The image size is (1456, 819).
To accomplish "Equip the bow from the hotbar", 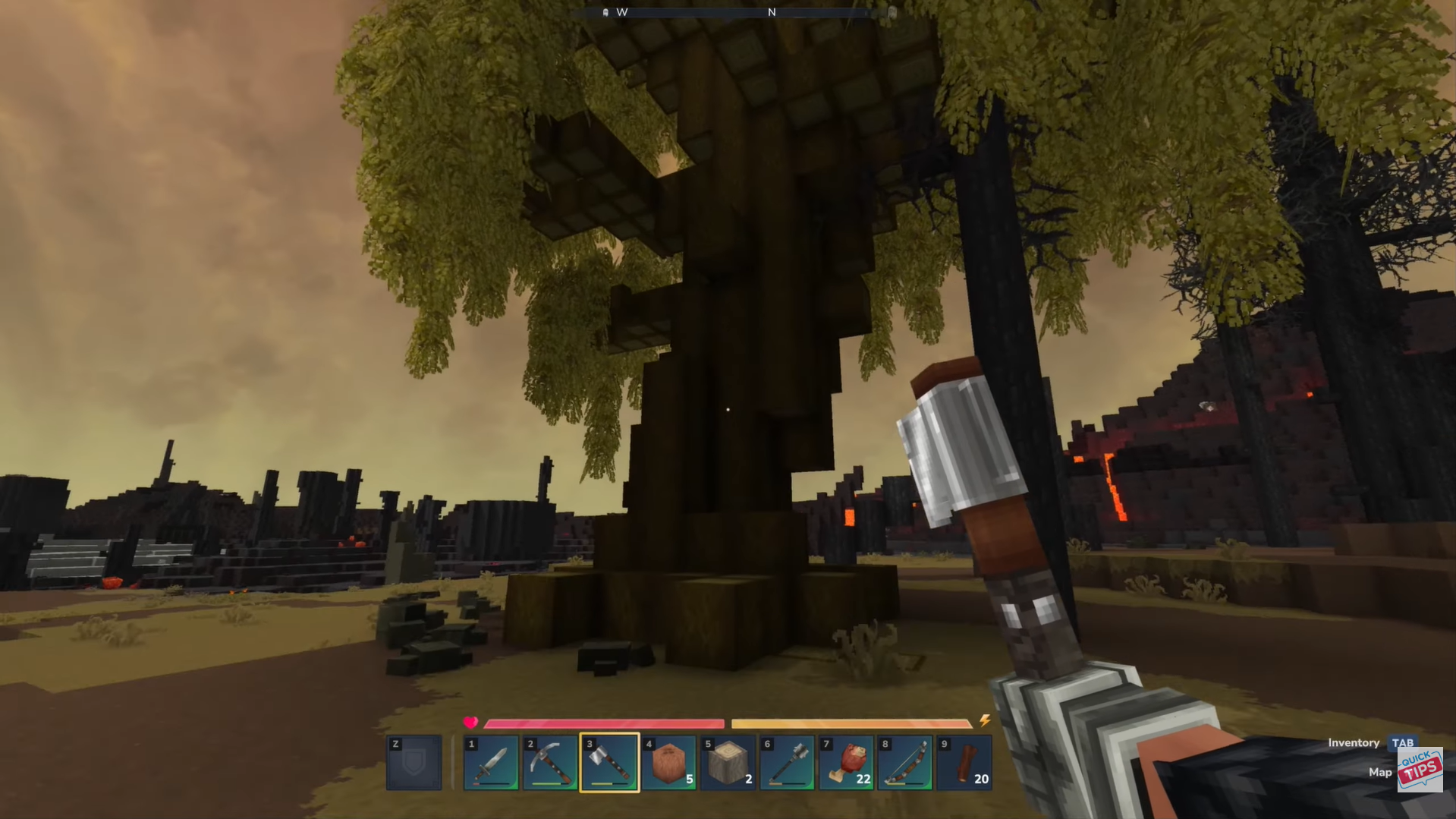I will pyautogui.click(x=905, y=763).
